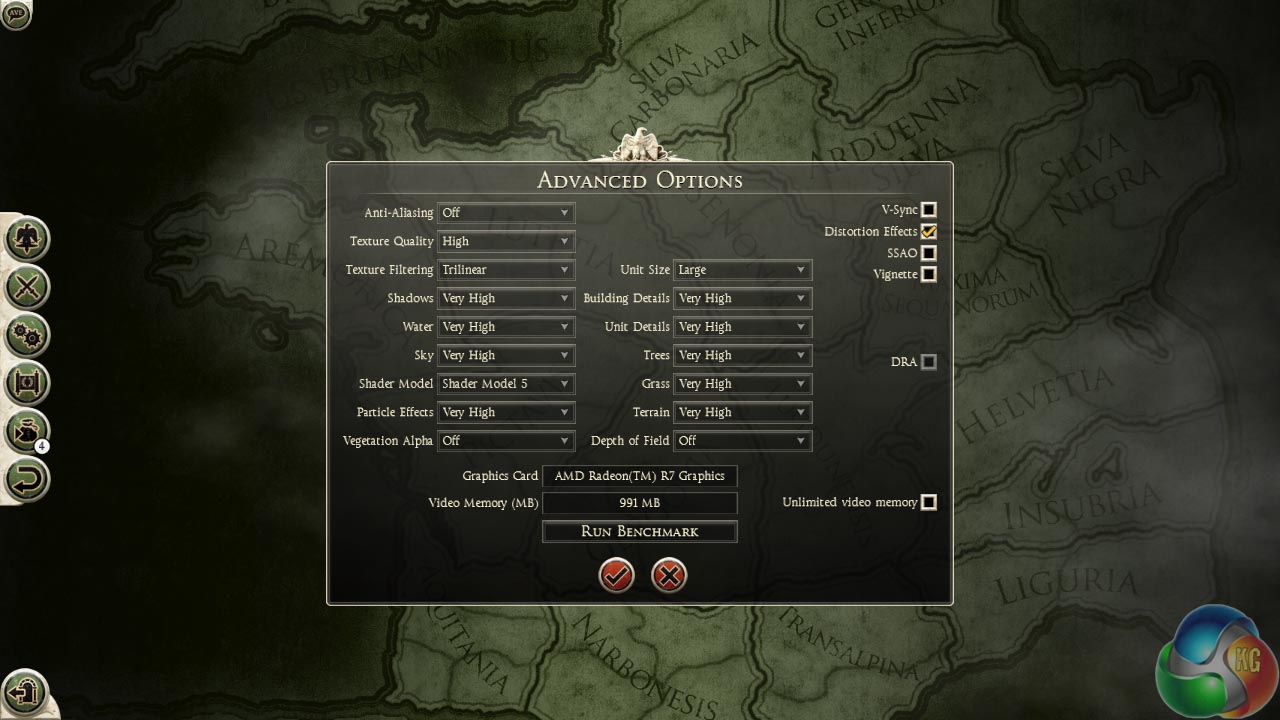Select the return arrow sidebar icon
1280x720 pixels.
coord(27,479)
